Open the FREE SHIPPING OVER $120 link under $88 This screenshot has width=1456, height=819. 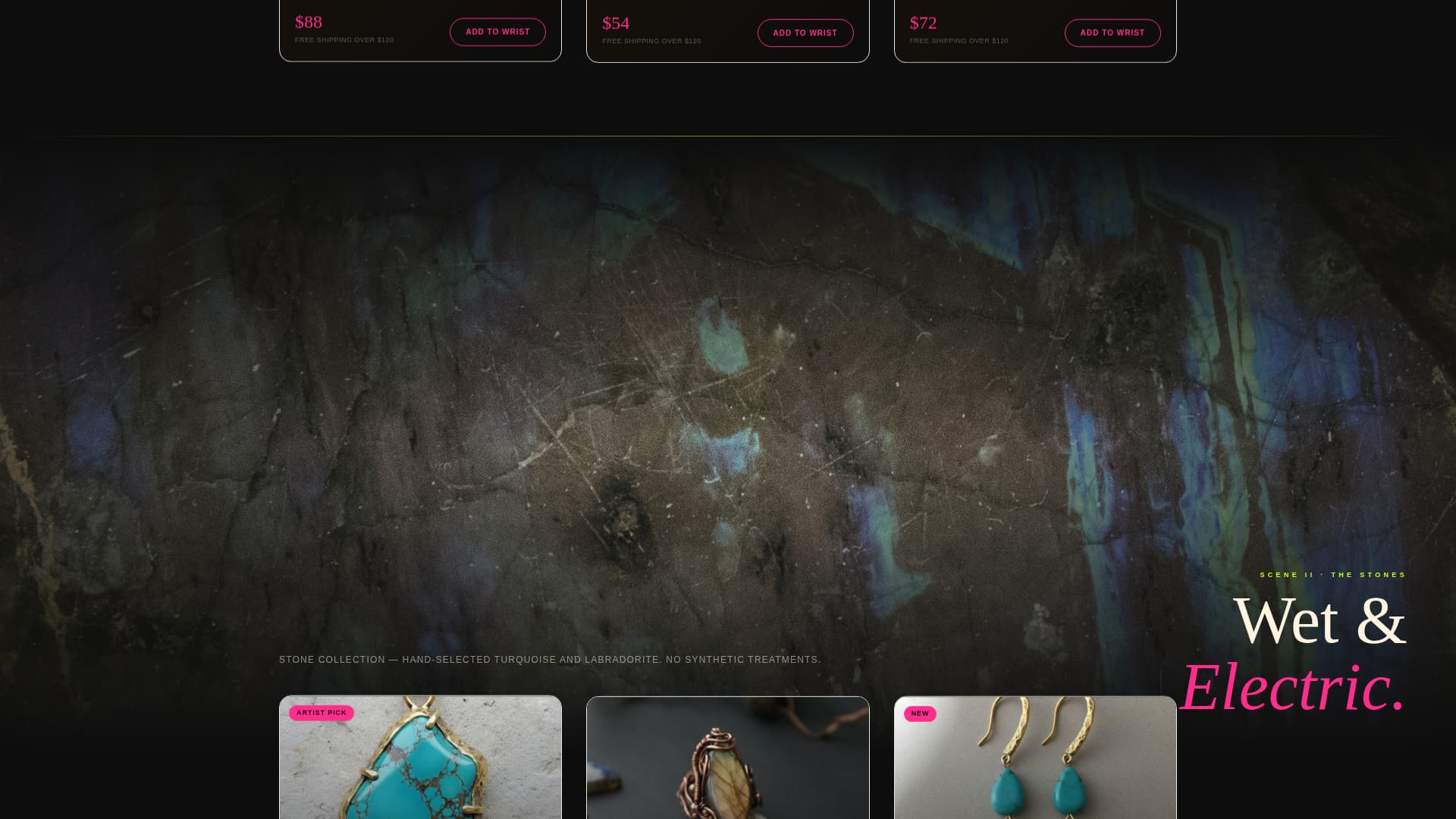tap(345, 39)
